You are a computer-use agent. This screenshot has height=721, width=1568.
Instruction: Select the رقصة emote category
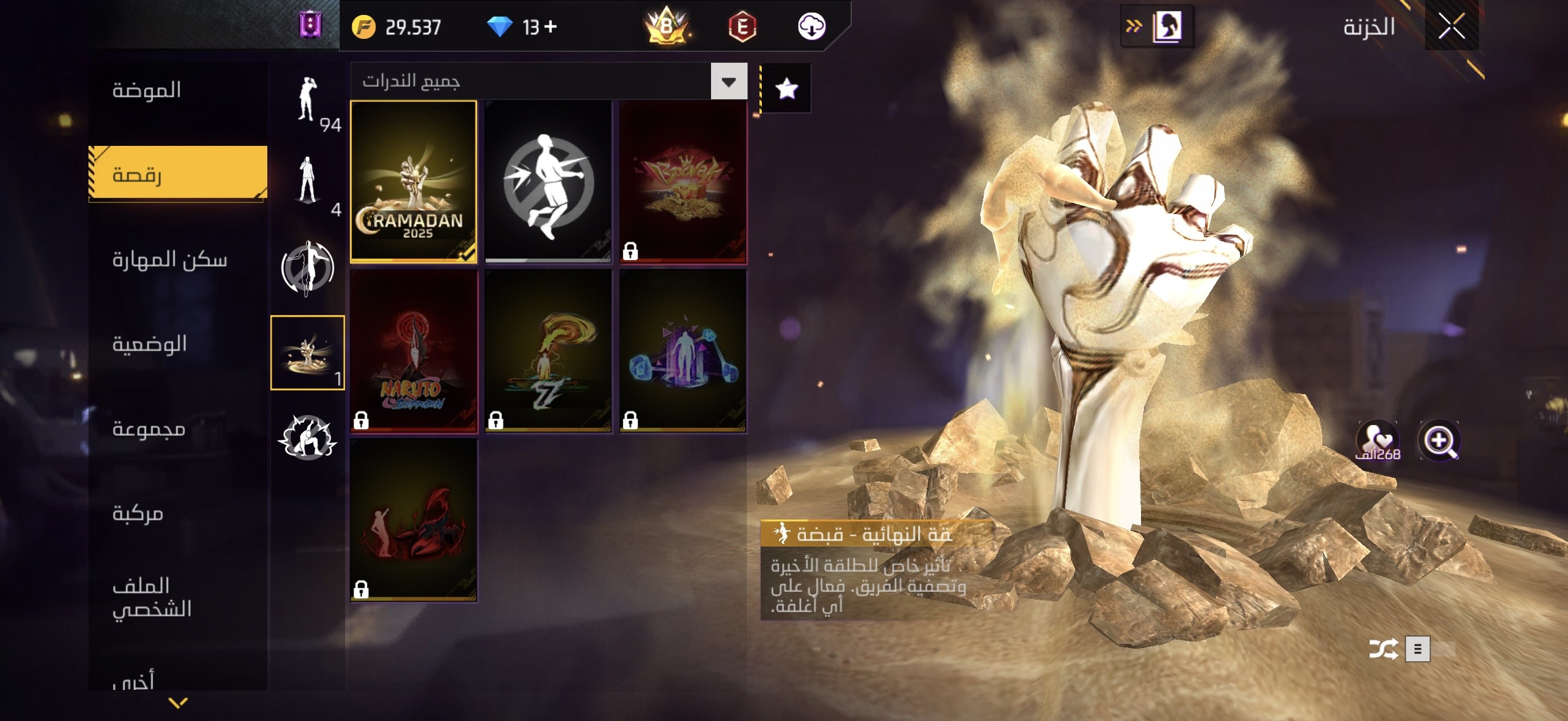(176, 175)
